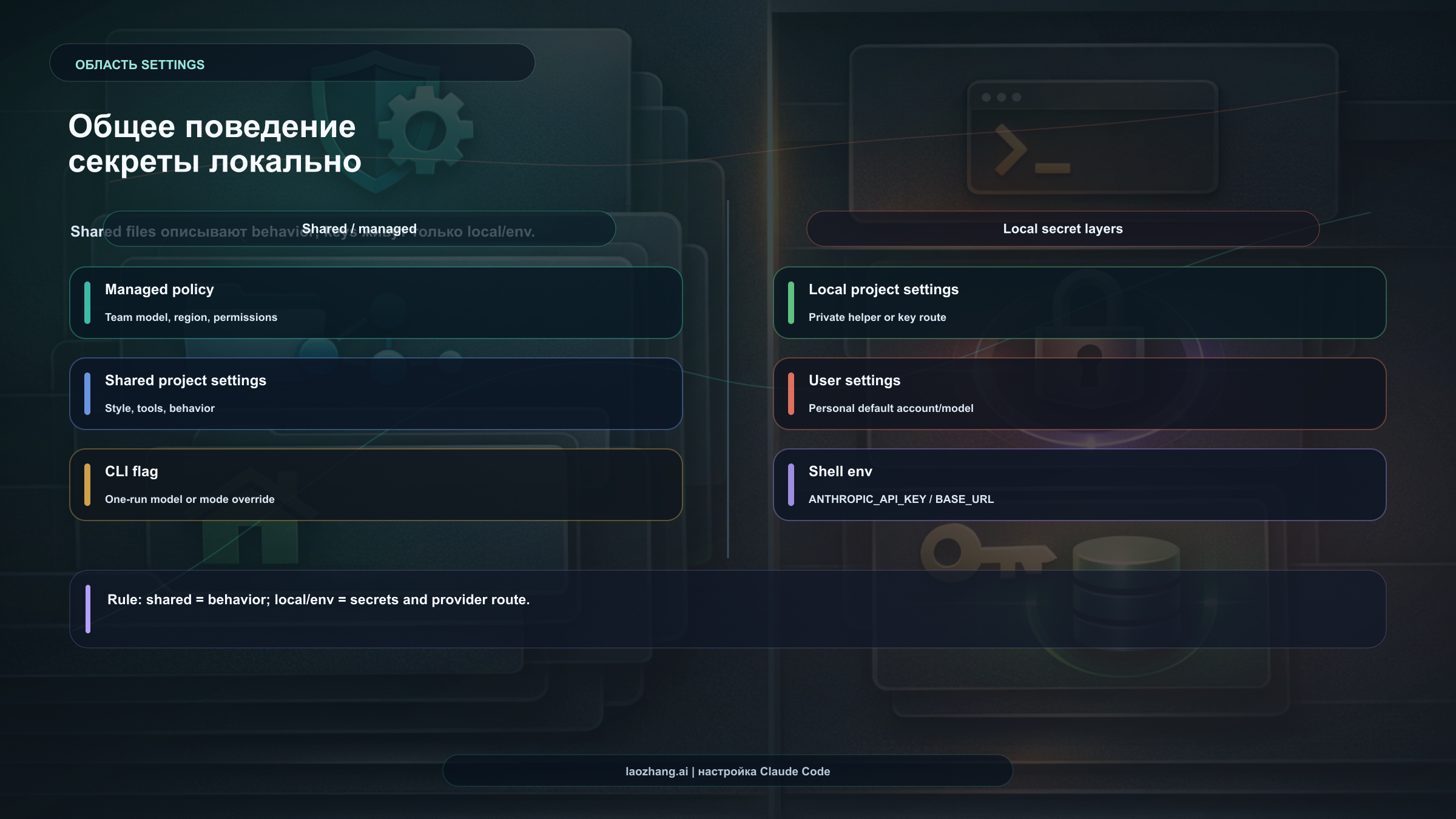Select the Rule summary banner
This screenshot has width=1456, height=819.
(x=727, y=608)
